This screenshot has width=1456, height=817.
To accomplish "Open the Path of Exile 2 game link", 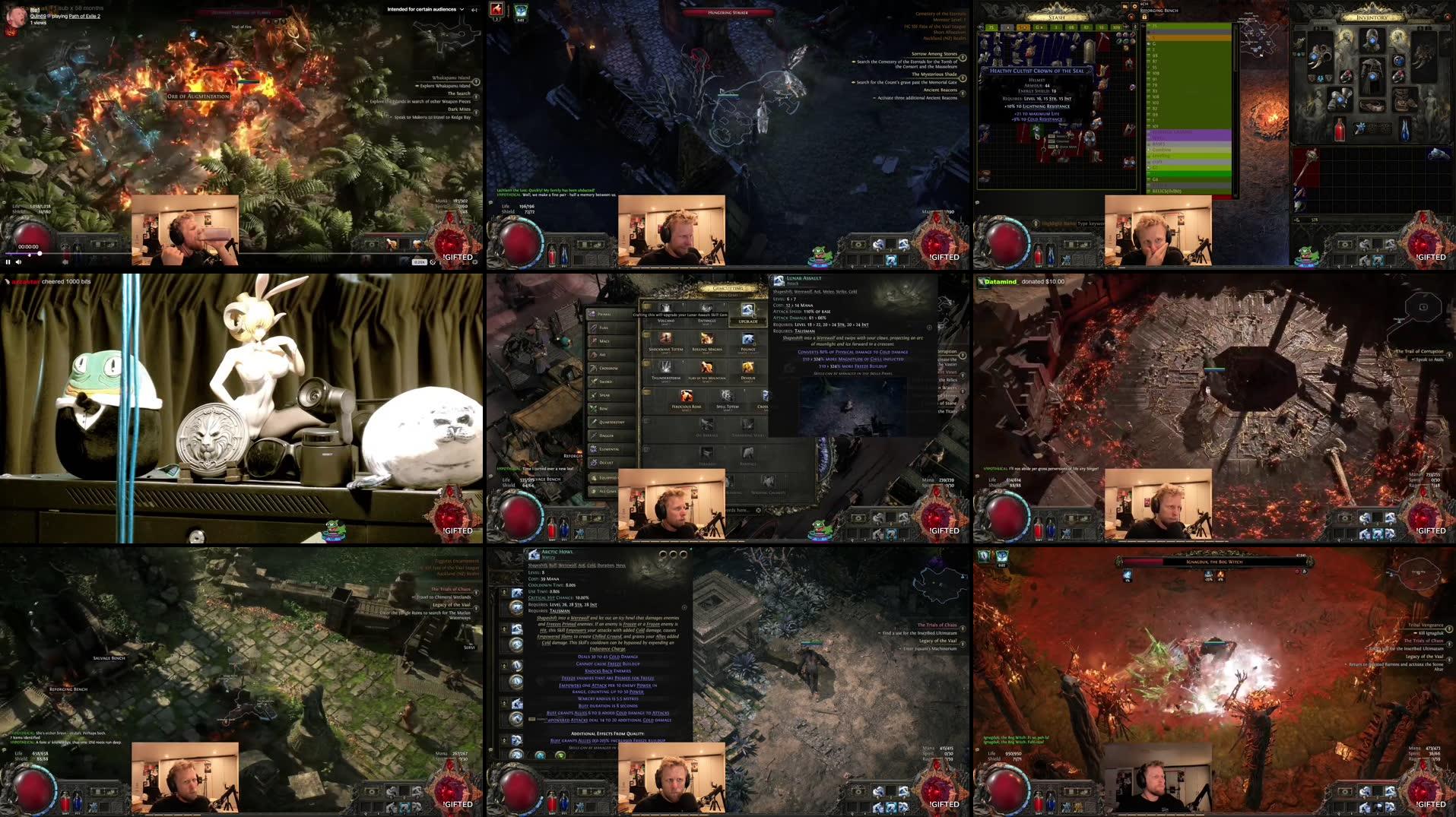I will 84,17.
